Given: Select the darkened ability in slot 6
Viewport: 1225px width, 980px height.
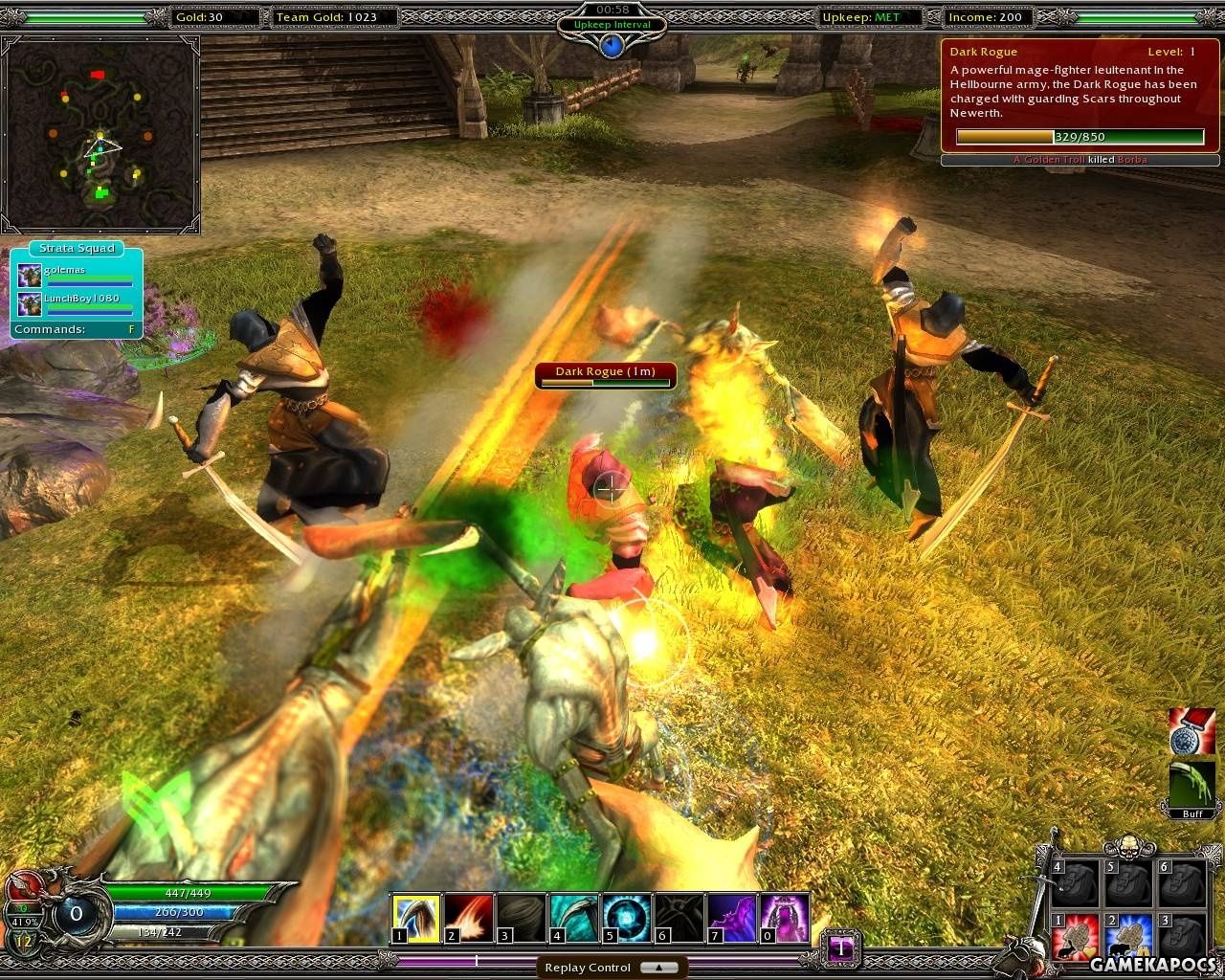Looking at the screenshot, I should pyautogui.click(x=679, y=918).
